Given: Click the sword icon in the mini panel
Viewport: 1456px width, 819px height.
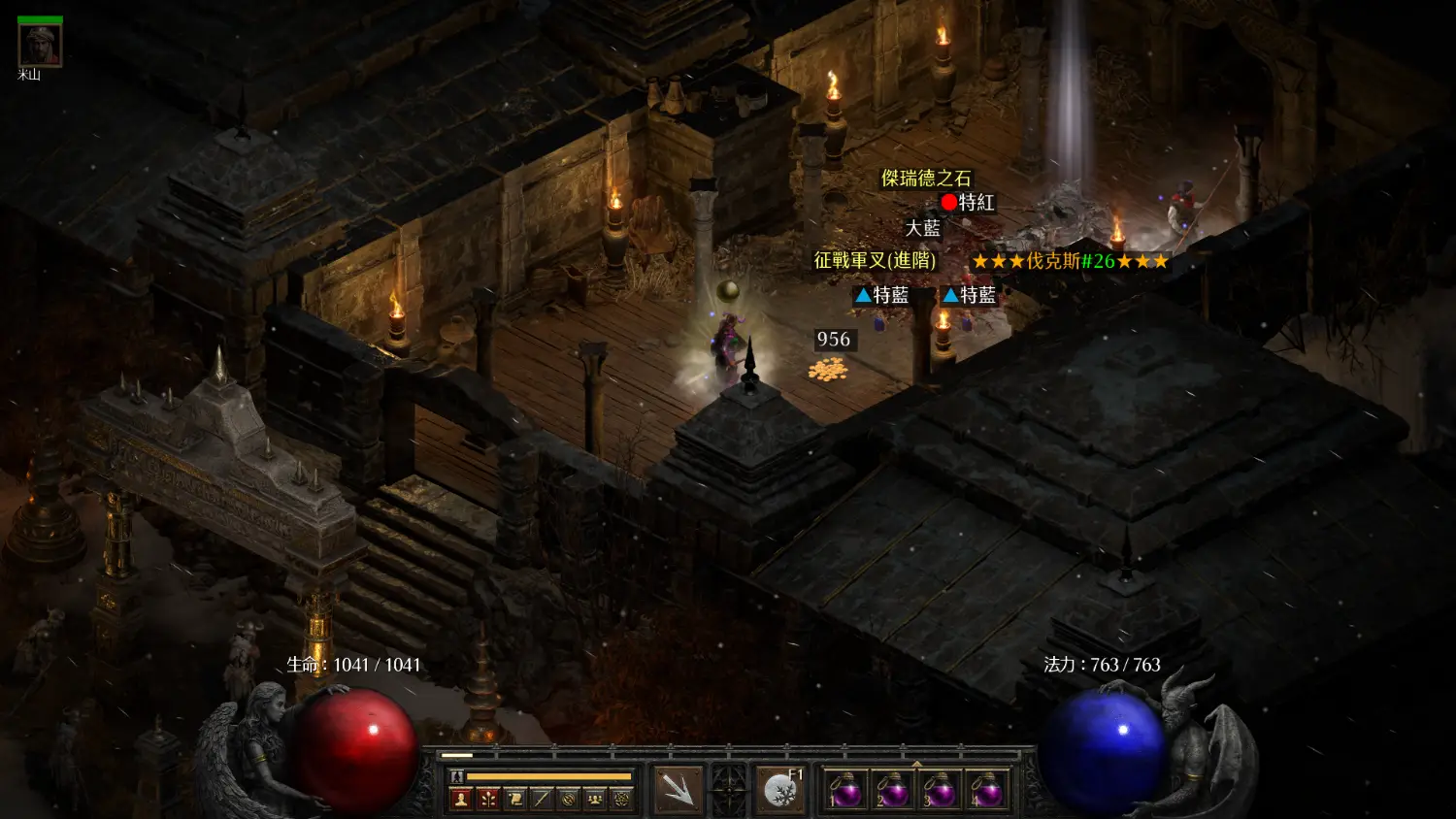Looking at the screenshot, I should coord(542,799).
